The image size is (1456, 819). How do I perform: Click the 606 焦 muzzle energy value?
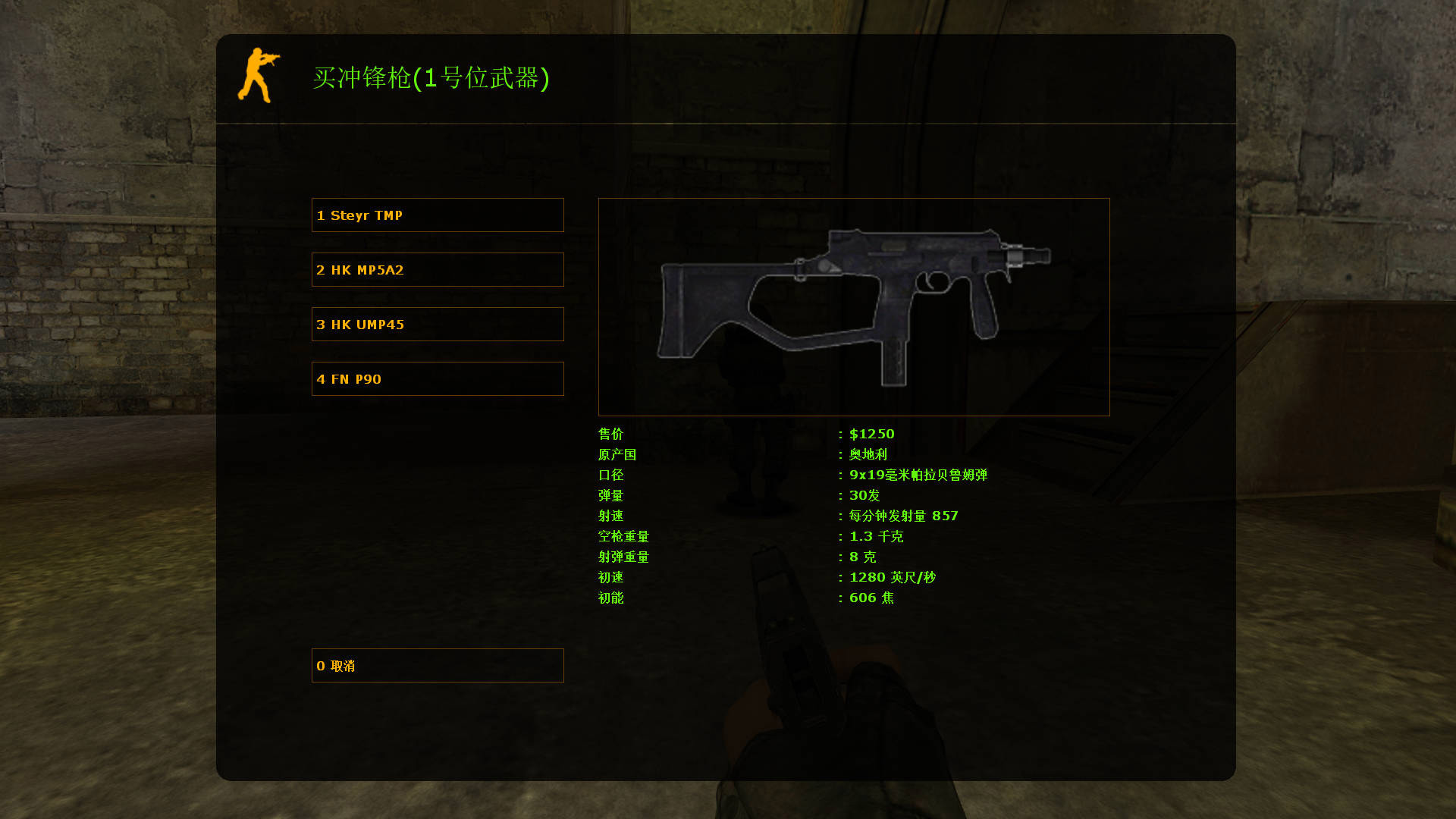point(872,598)
